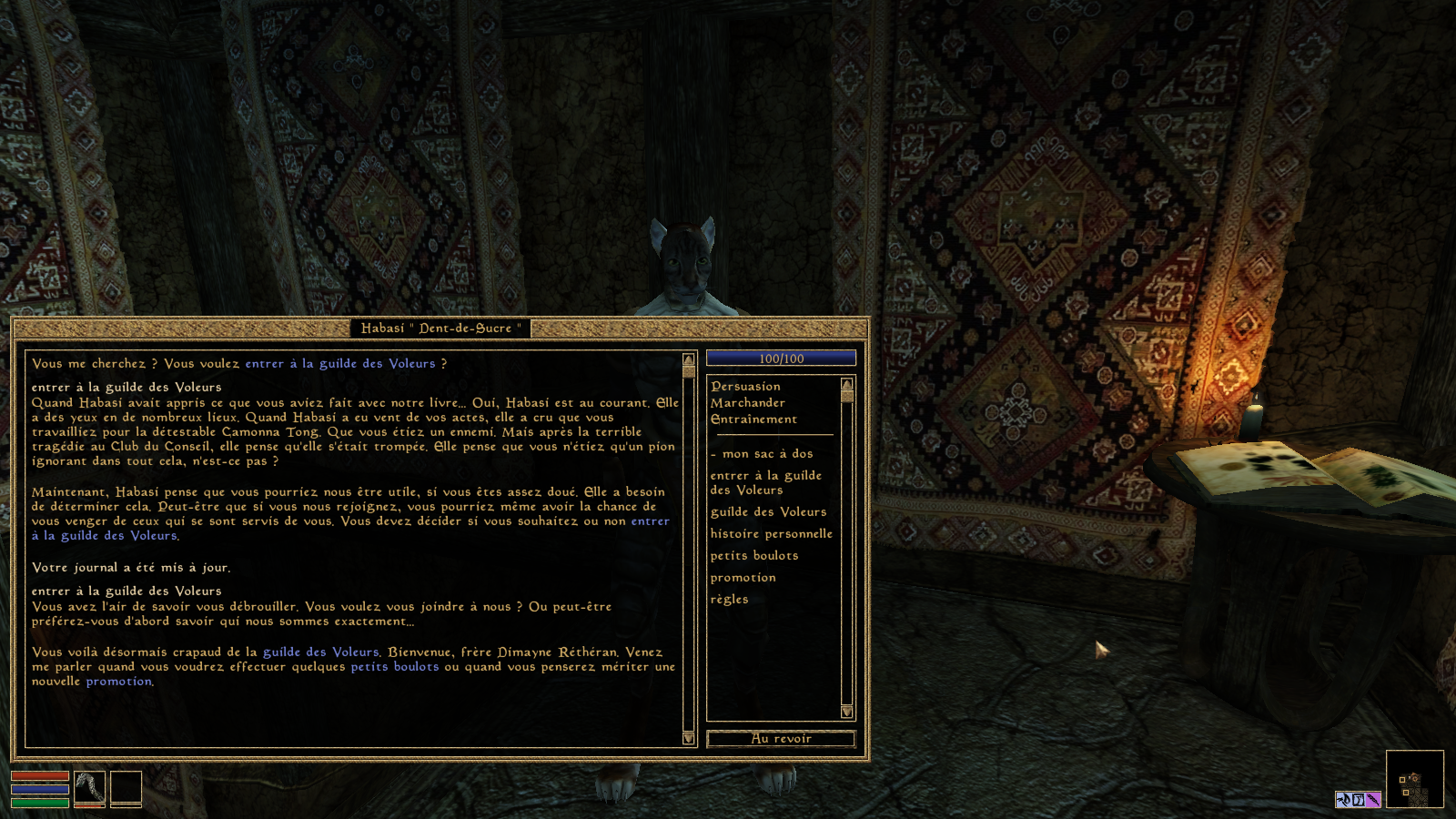Click the active magic effects icons

click(x=1358, y=800)
